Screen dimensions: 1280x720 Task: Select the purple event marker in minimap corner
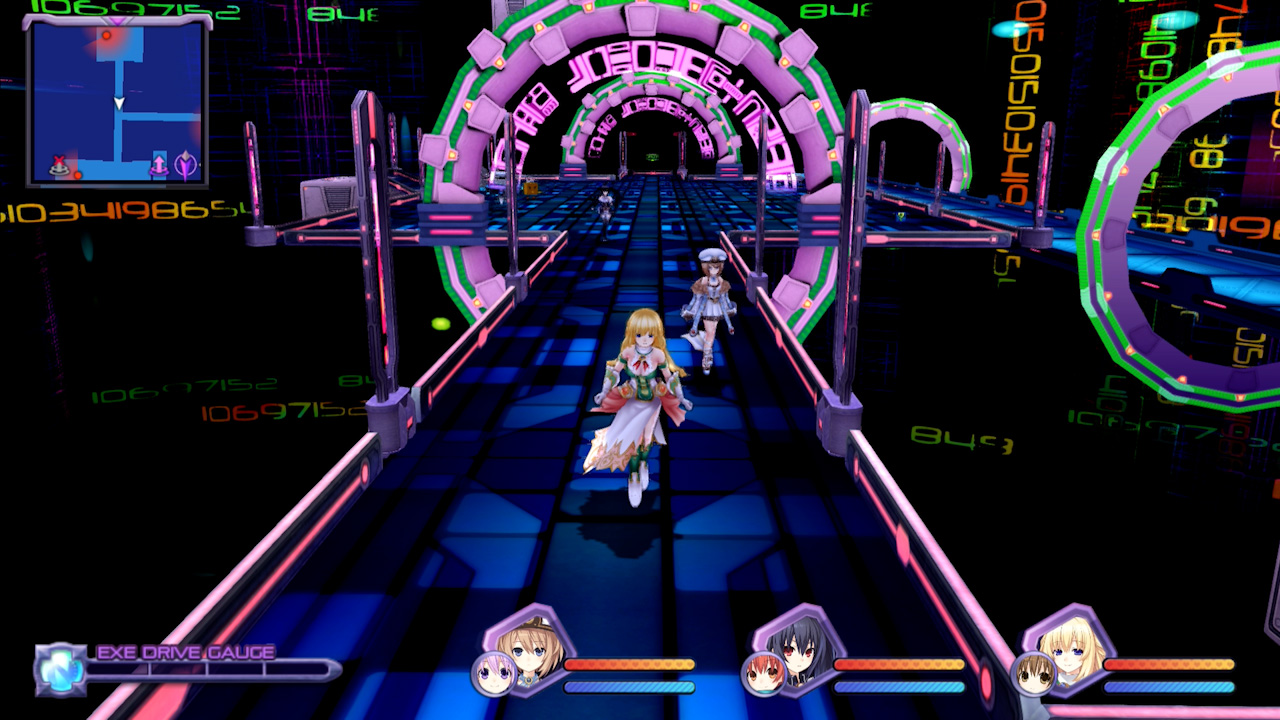click(186, 166)
